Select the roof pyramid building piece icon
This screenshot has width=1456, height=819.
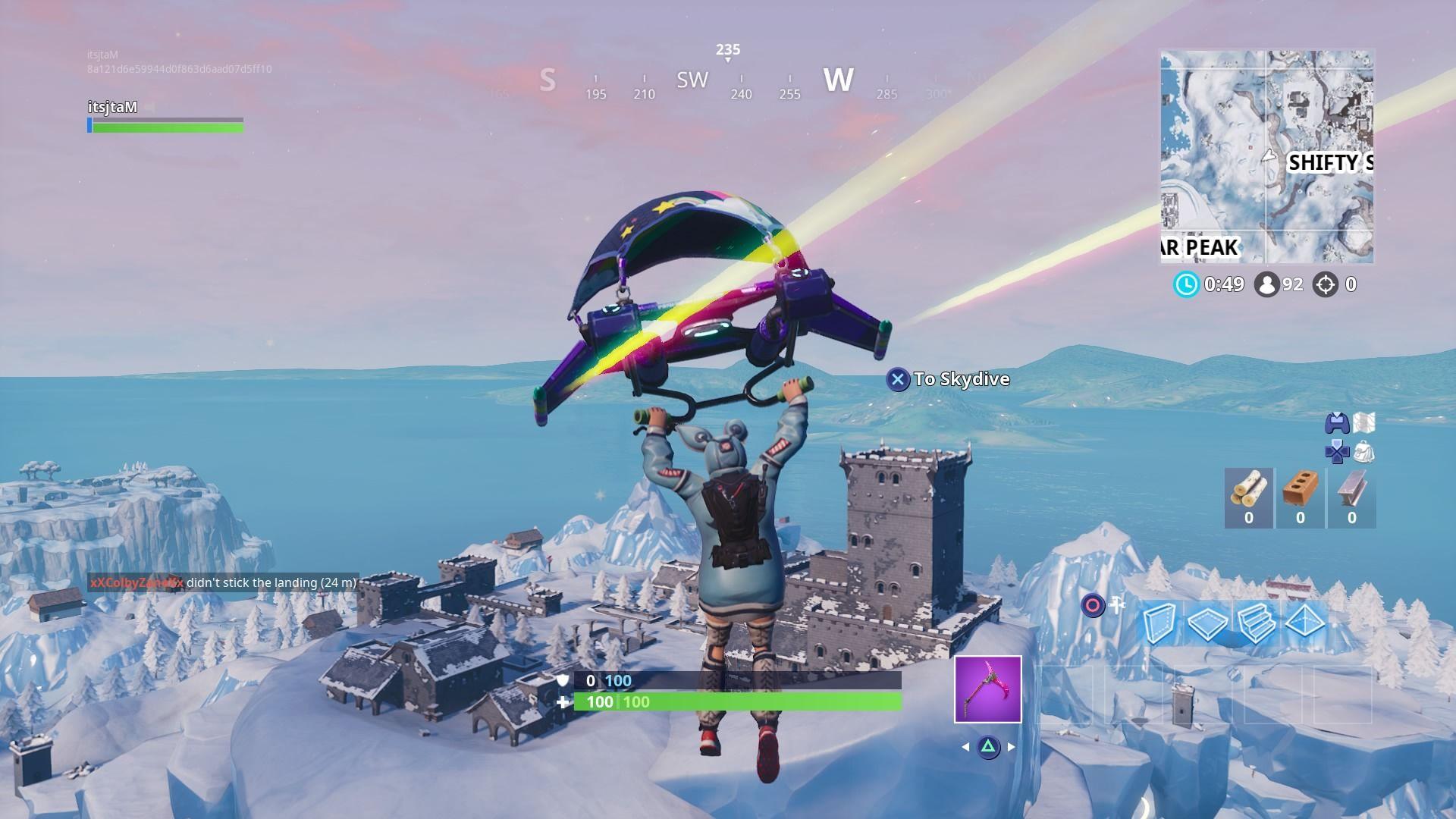coord(1304,622)
